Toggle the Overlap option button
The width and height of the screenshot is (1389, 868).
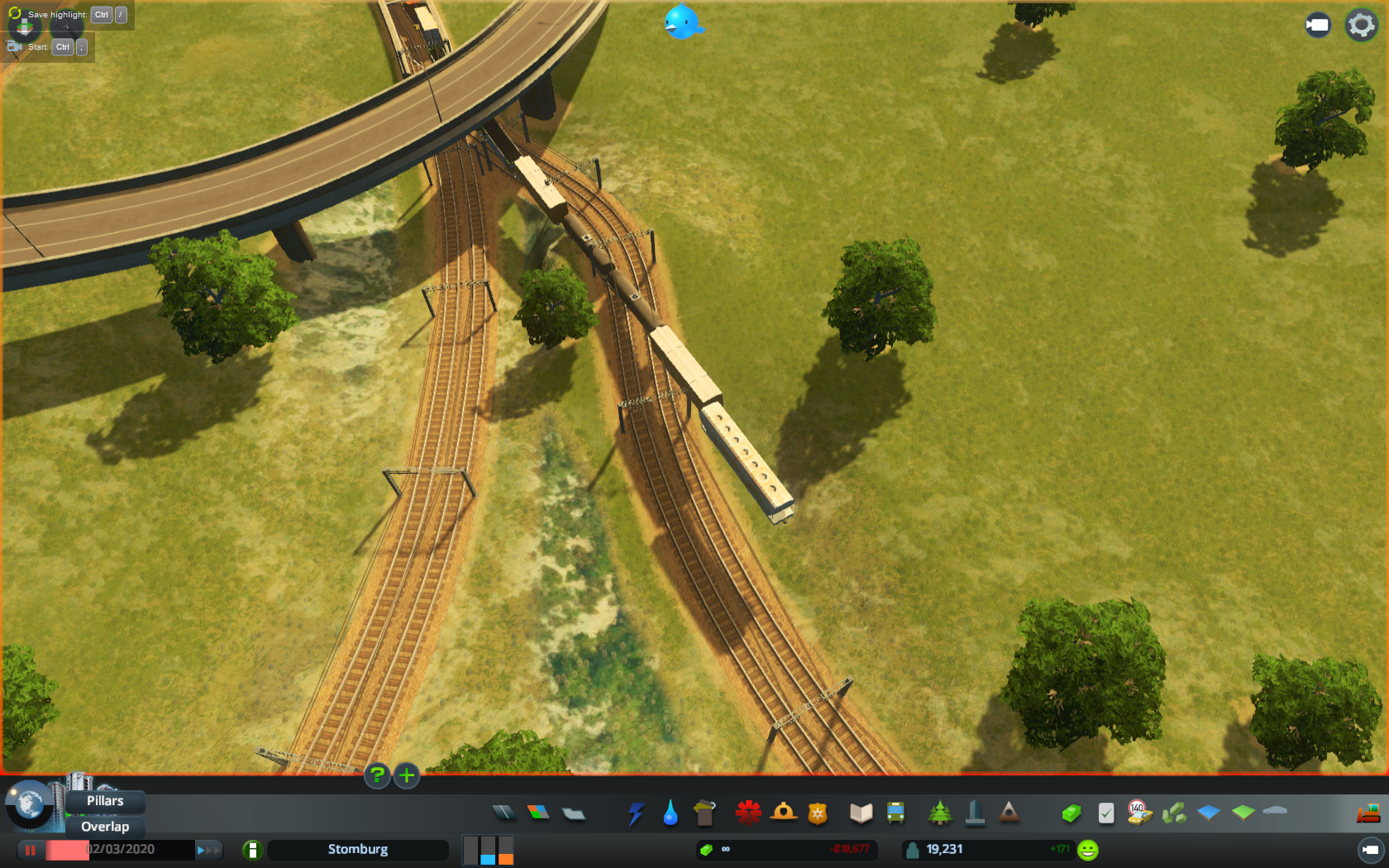point(105,827)
